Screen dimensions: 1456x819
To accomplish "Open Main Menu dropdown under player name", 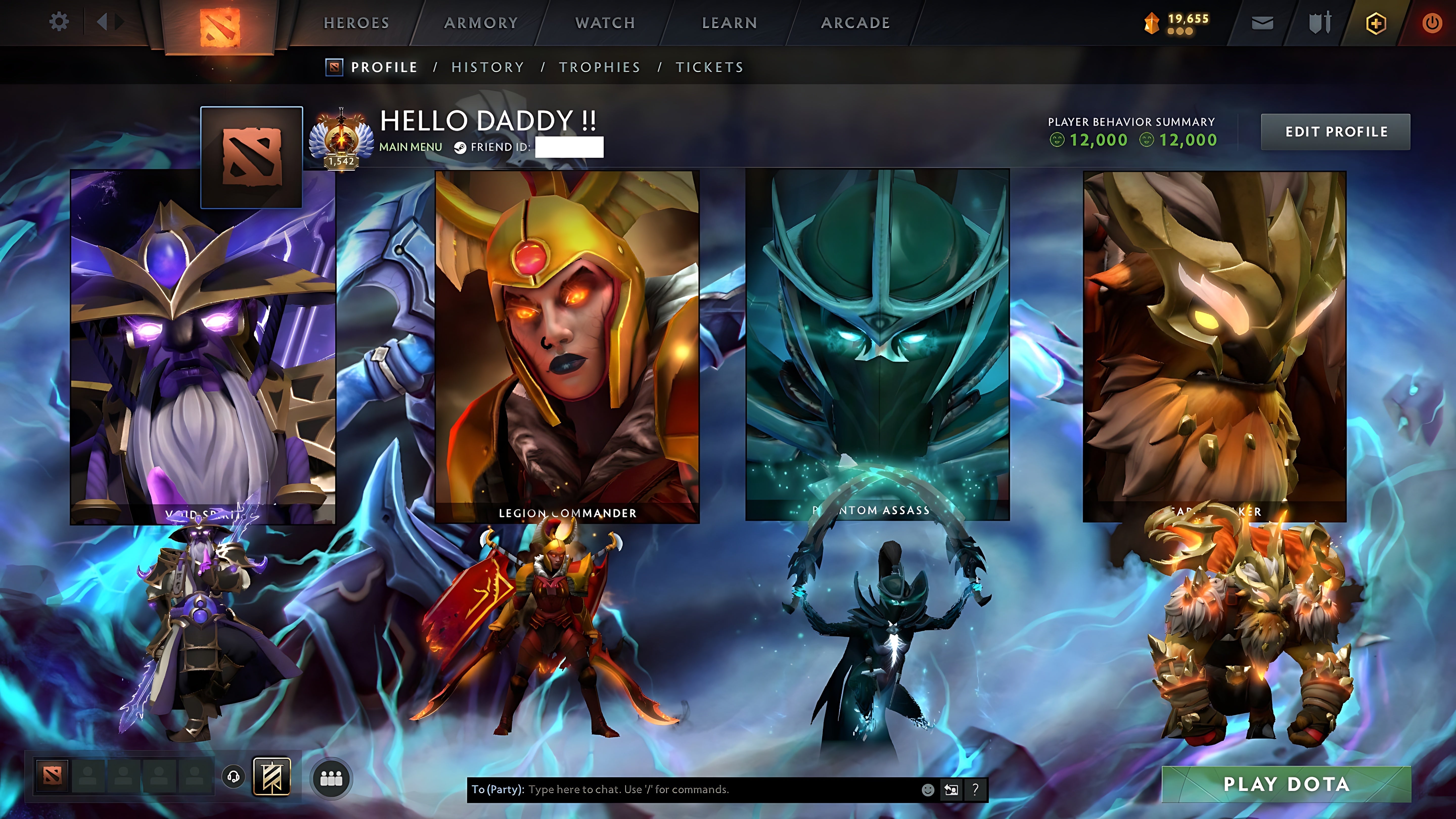I will click(x=411, y=146).
